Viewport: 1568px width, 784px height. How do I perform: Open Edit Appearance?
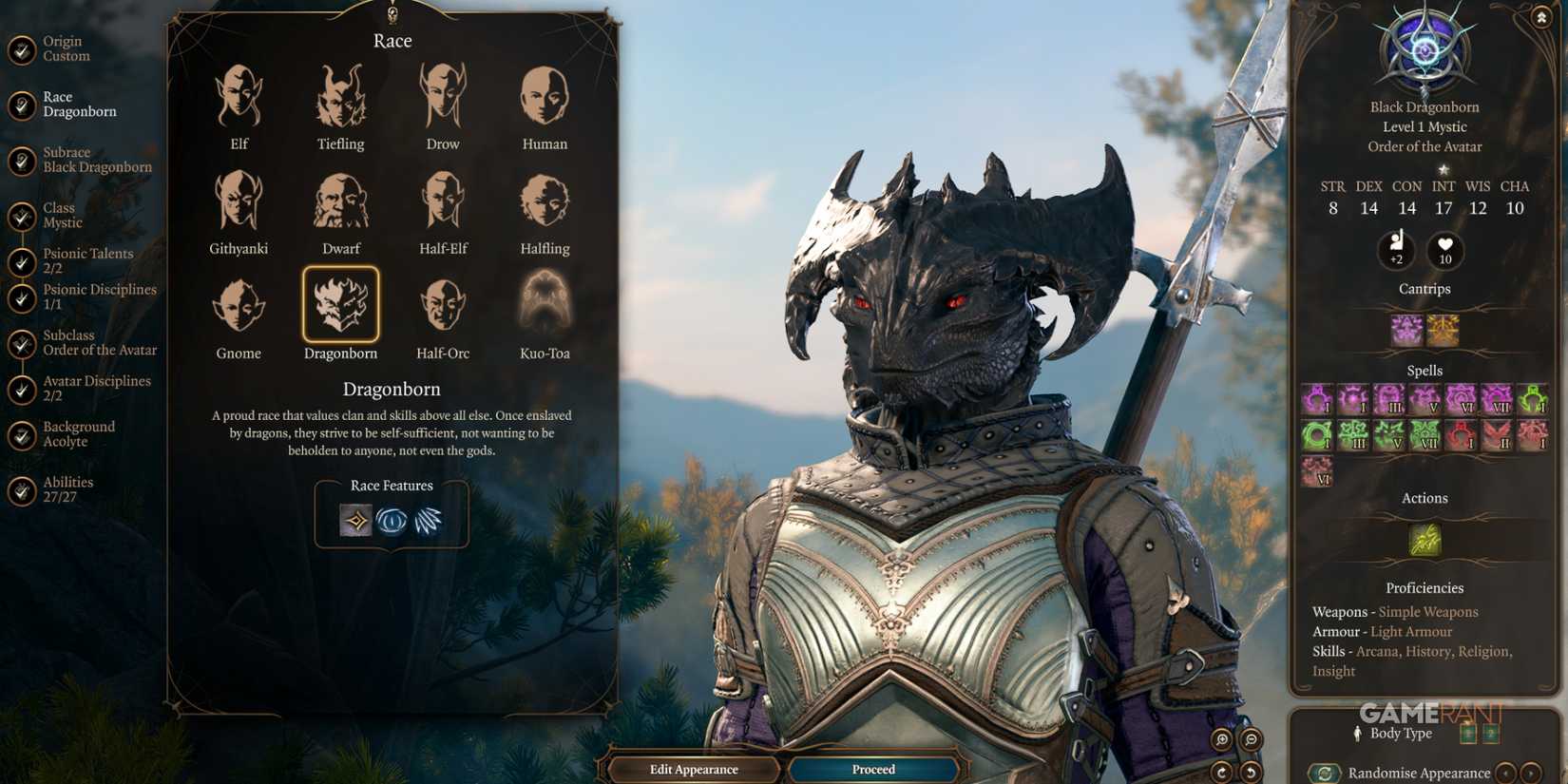[694, 769]
